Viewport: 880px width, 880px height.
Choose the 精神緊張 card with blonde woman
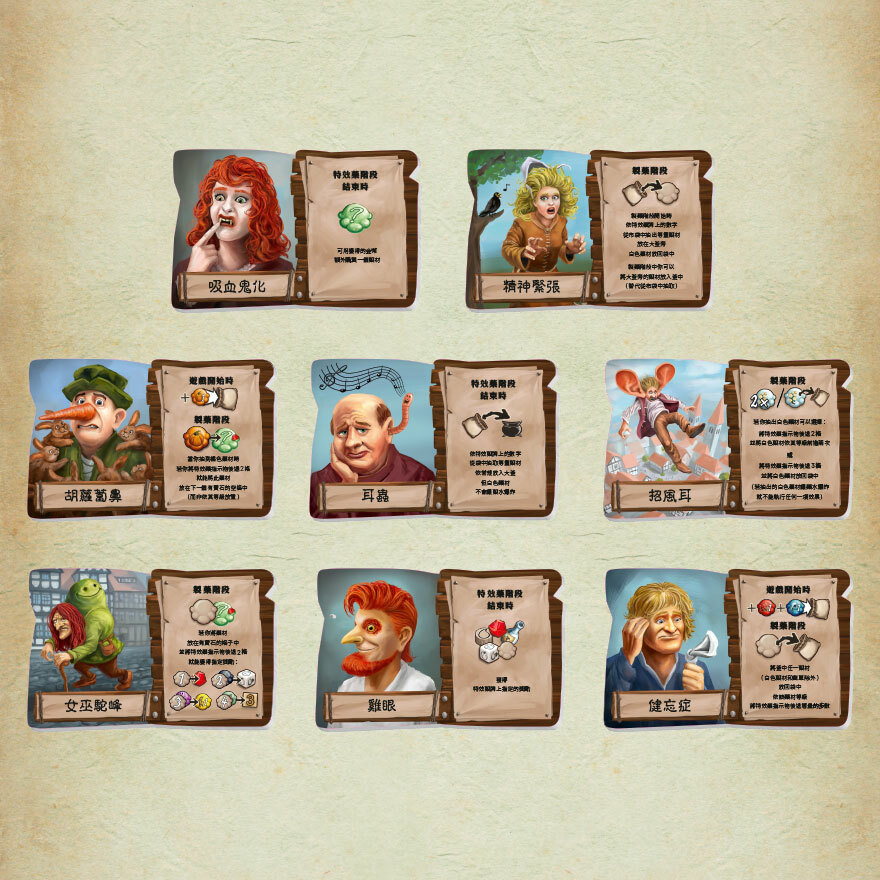click(588, 228)
